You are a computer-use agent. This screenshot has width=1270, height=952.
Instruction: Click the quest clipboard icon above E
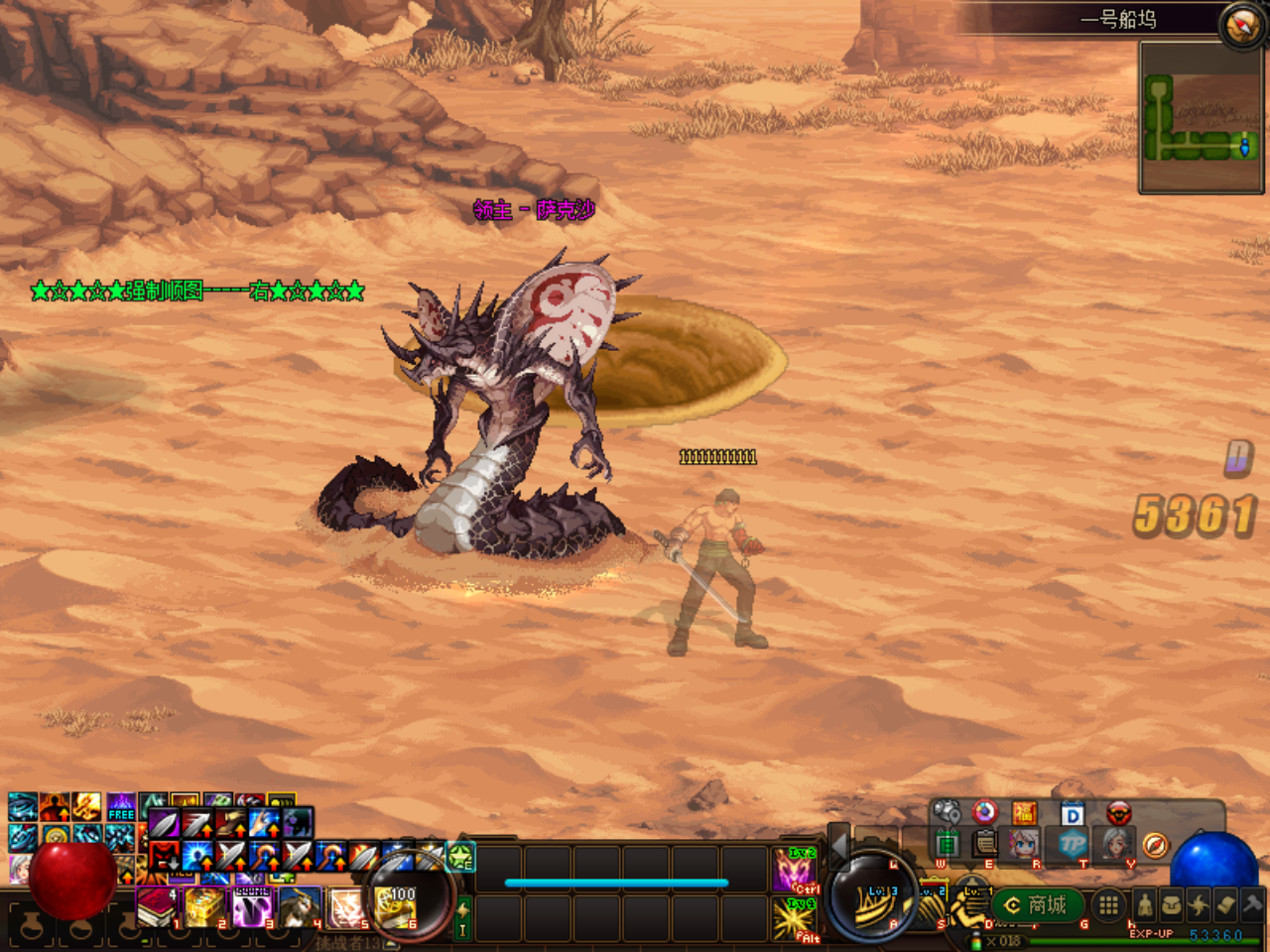(x=984, y=844)
